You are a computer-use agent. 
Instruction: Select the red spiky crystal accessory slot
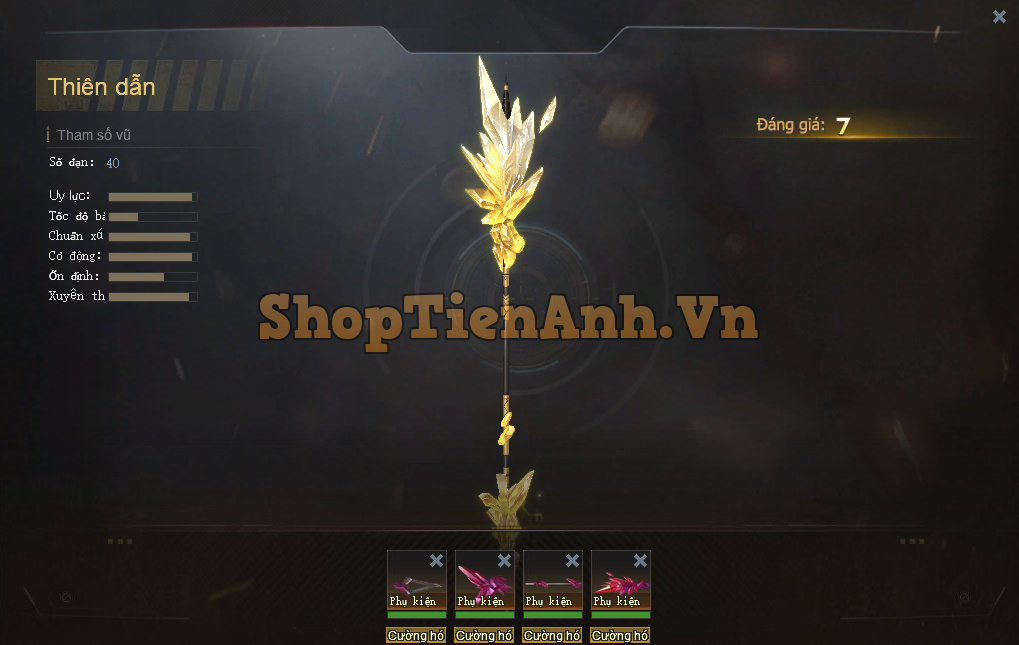[x=618, y=583]
